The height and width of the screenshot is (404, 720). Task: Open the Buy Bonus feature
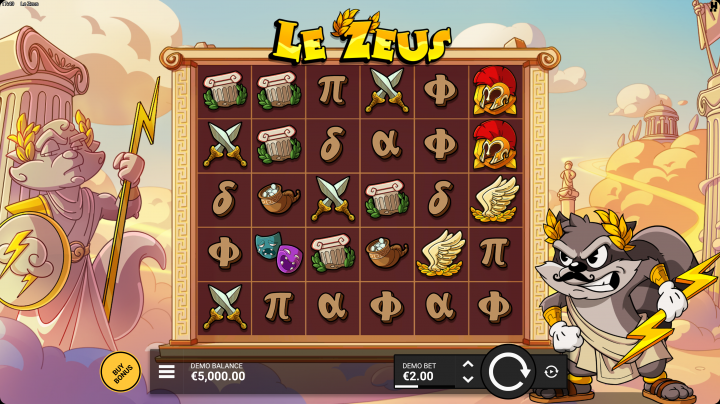[120, 372]
